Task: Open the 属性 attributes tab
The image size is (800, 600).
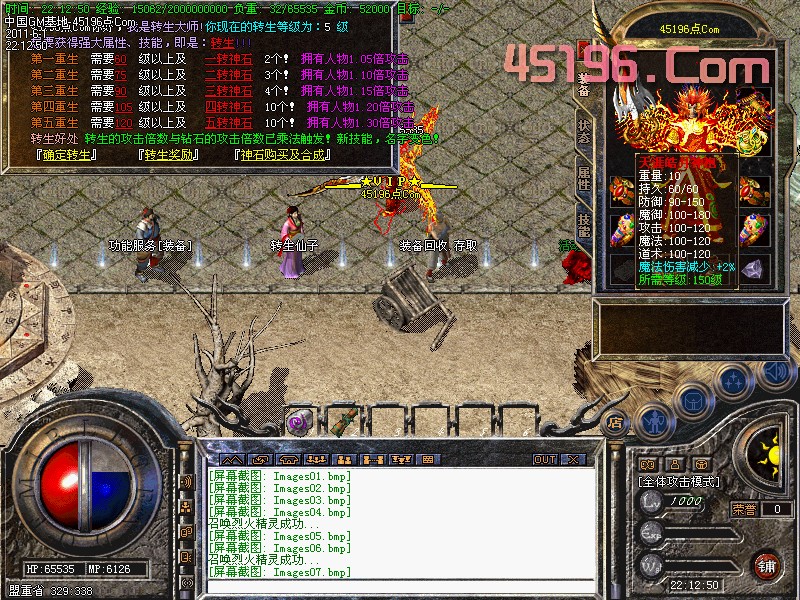Action: point(583,179)
